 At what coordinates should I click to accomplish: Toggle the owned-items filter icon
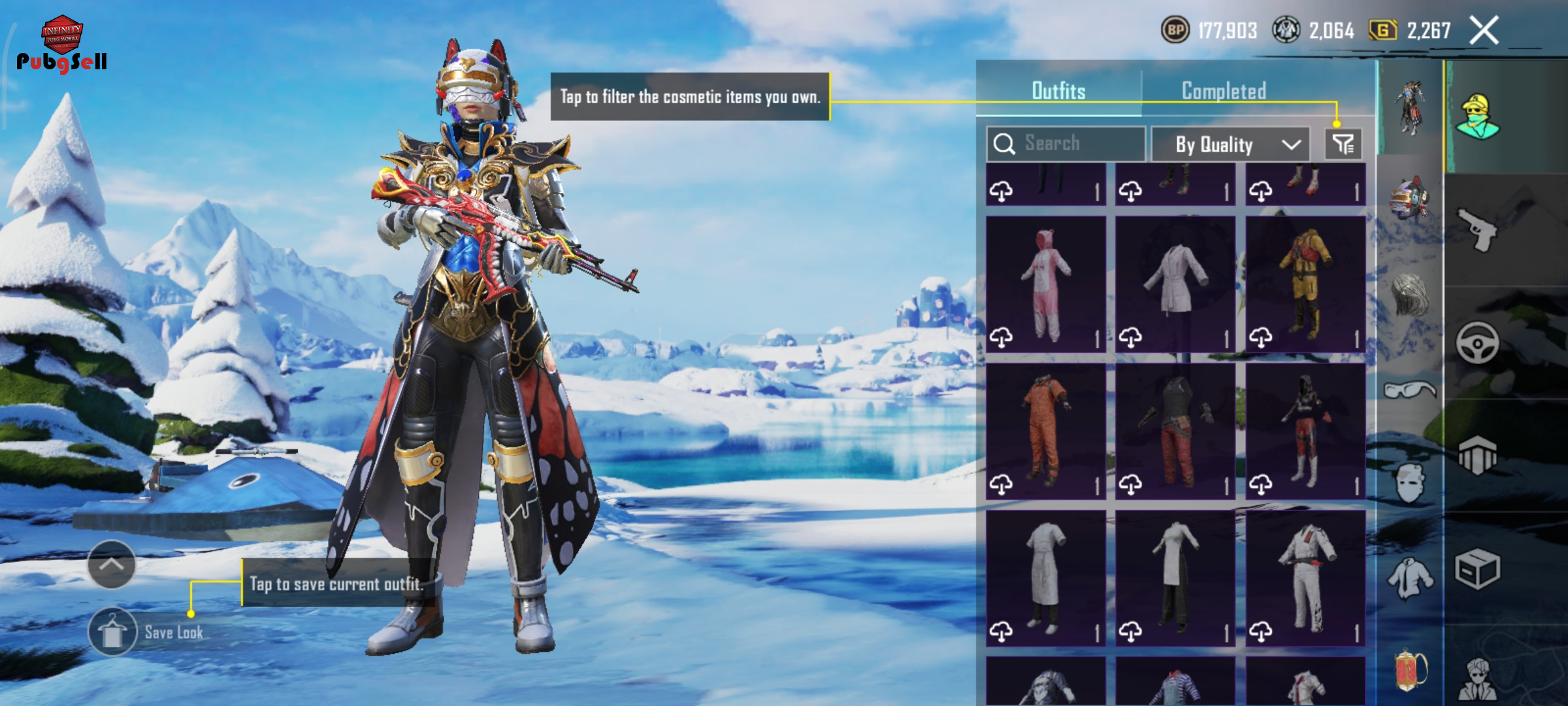(1343, 144)
